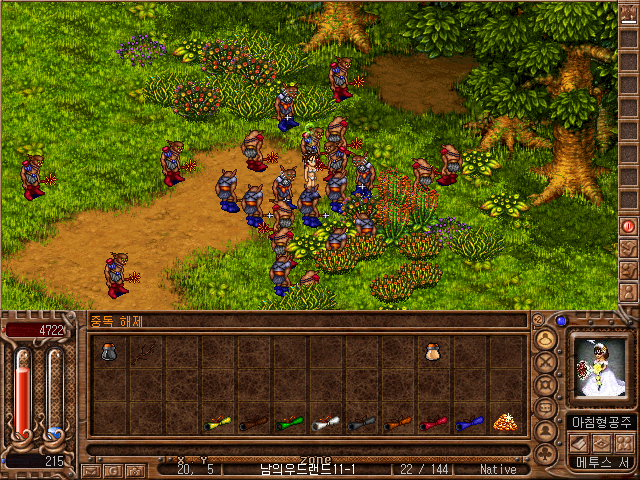The height and width of the screenshot is (480, 640).
Task: Click the blue gem above the portrait
Action: (x=561, y=321)
